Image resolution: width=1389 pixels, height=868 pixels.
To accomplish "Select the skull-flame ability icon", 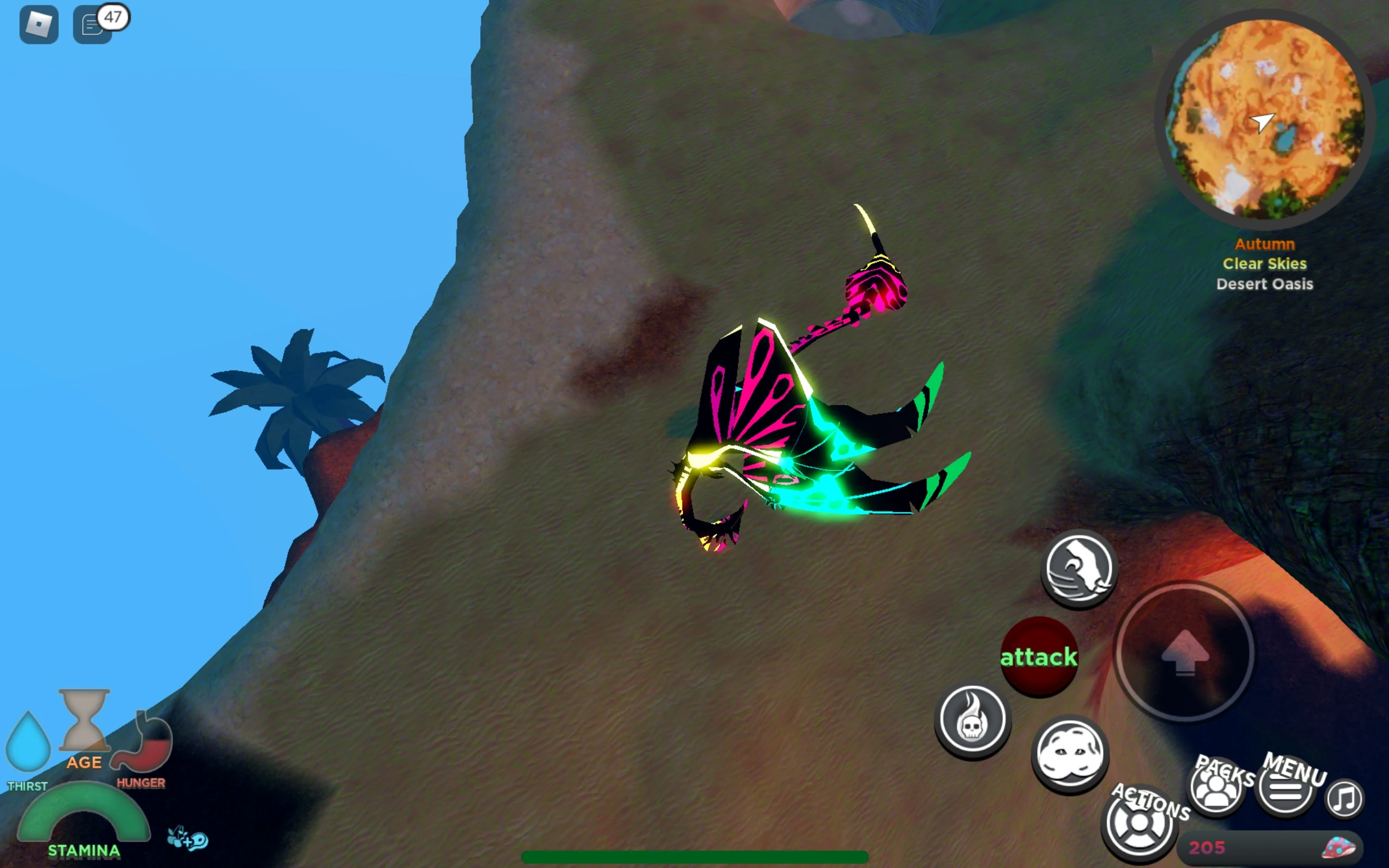I will pyautogui.click(x=973, y=722).
